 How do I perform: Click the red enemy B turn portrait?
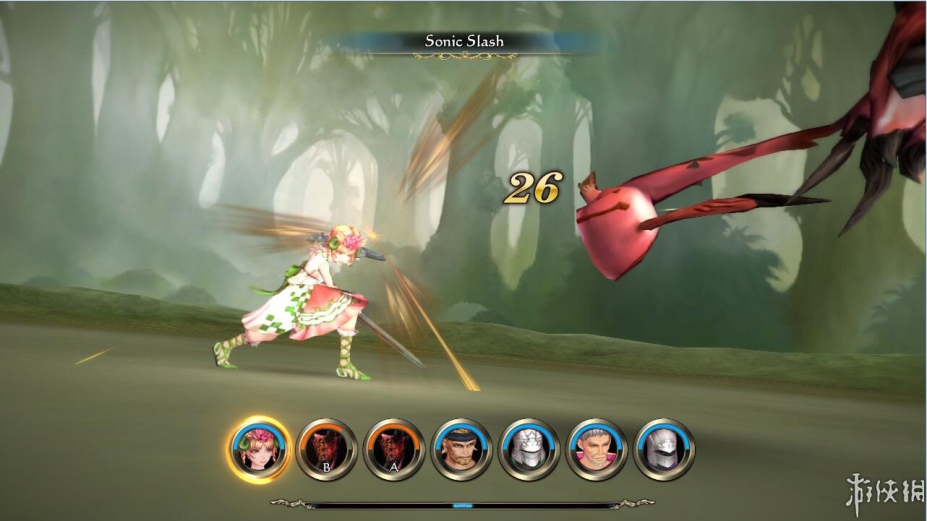[x=326, y=449]
